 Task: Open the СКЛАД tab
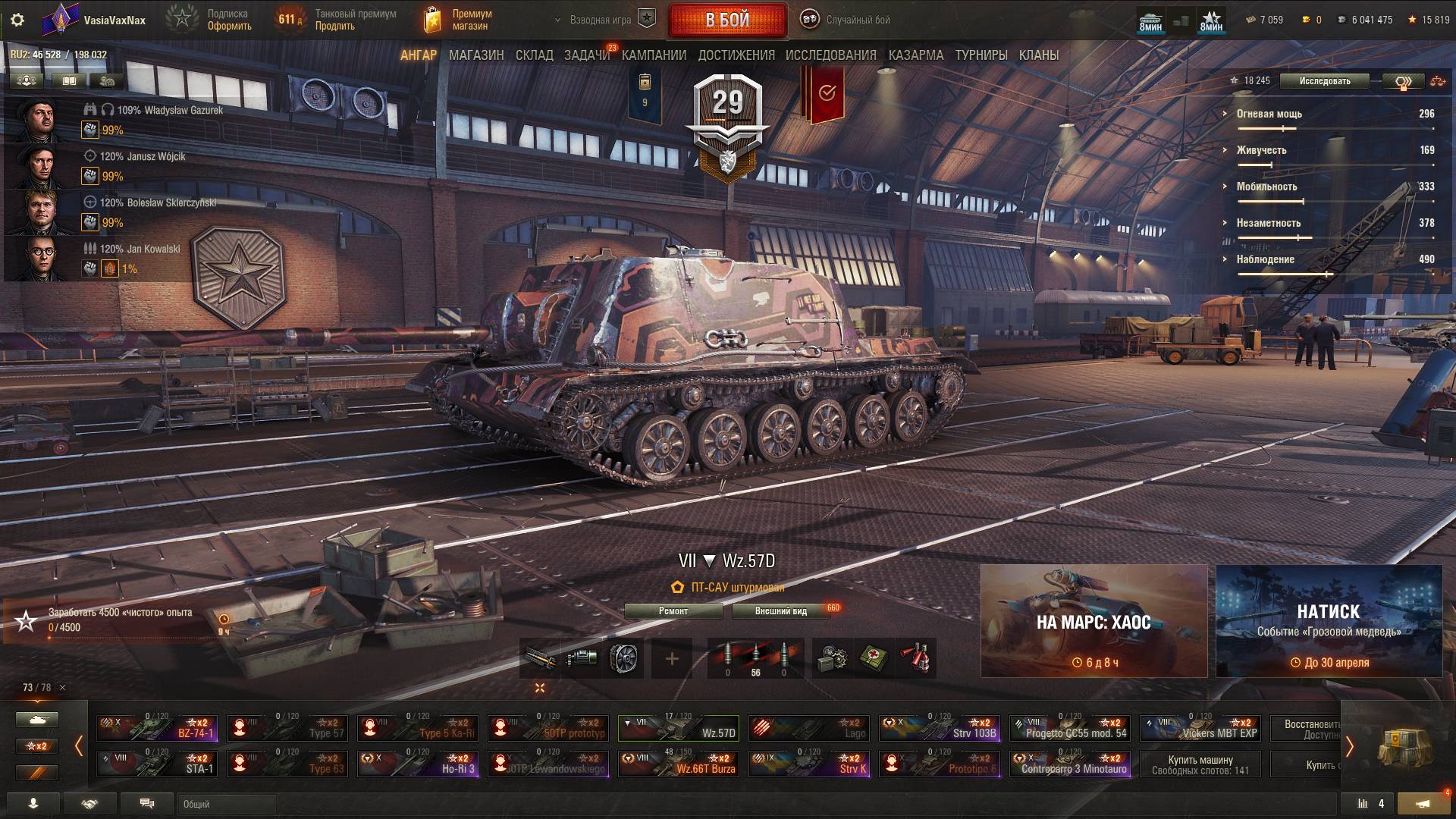click(x=534, y=55)
